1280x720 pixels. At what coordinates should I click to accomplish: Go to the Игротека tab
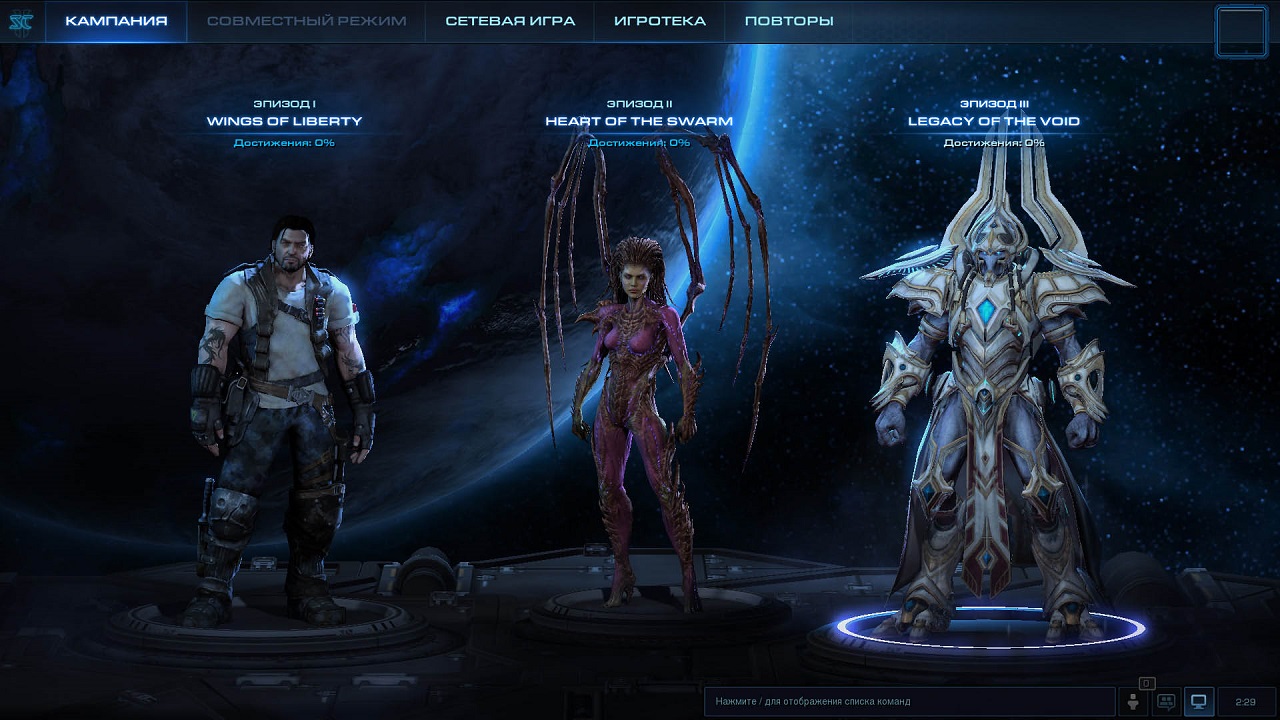[x=659, y=21]
